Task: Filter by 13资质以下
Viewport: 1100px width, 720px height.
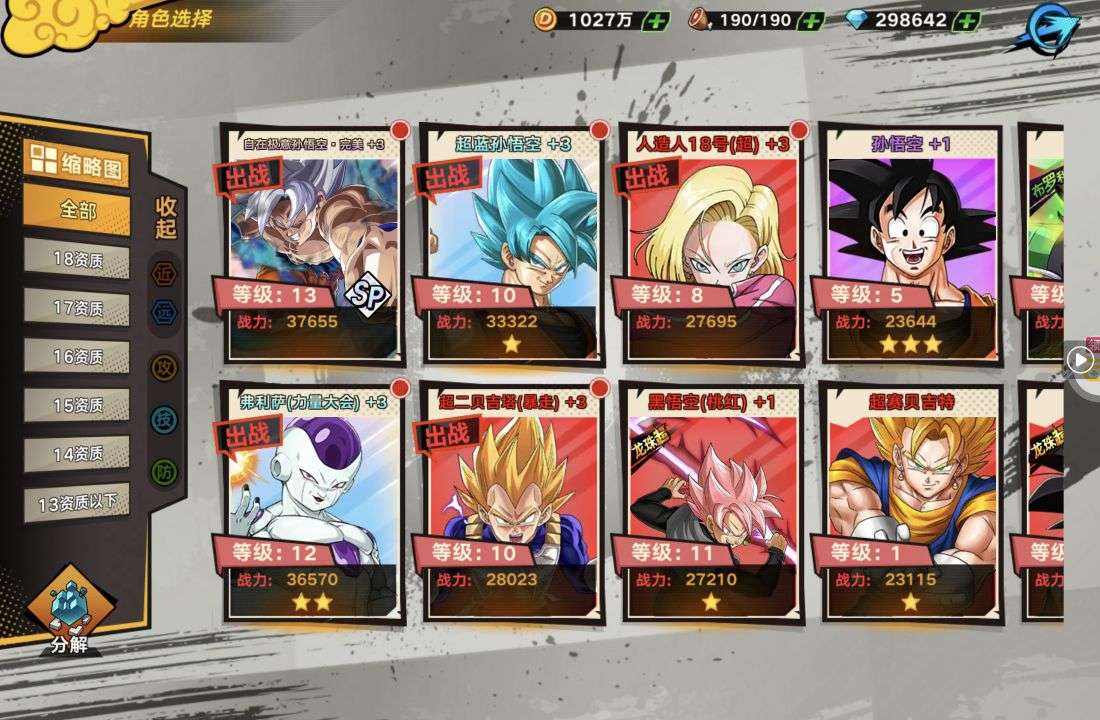Action: 77,501
